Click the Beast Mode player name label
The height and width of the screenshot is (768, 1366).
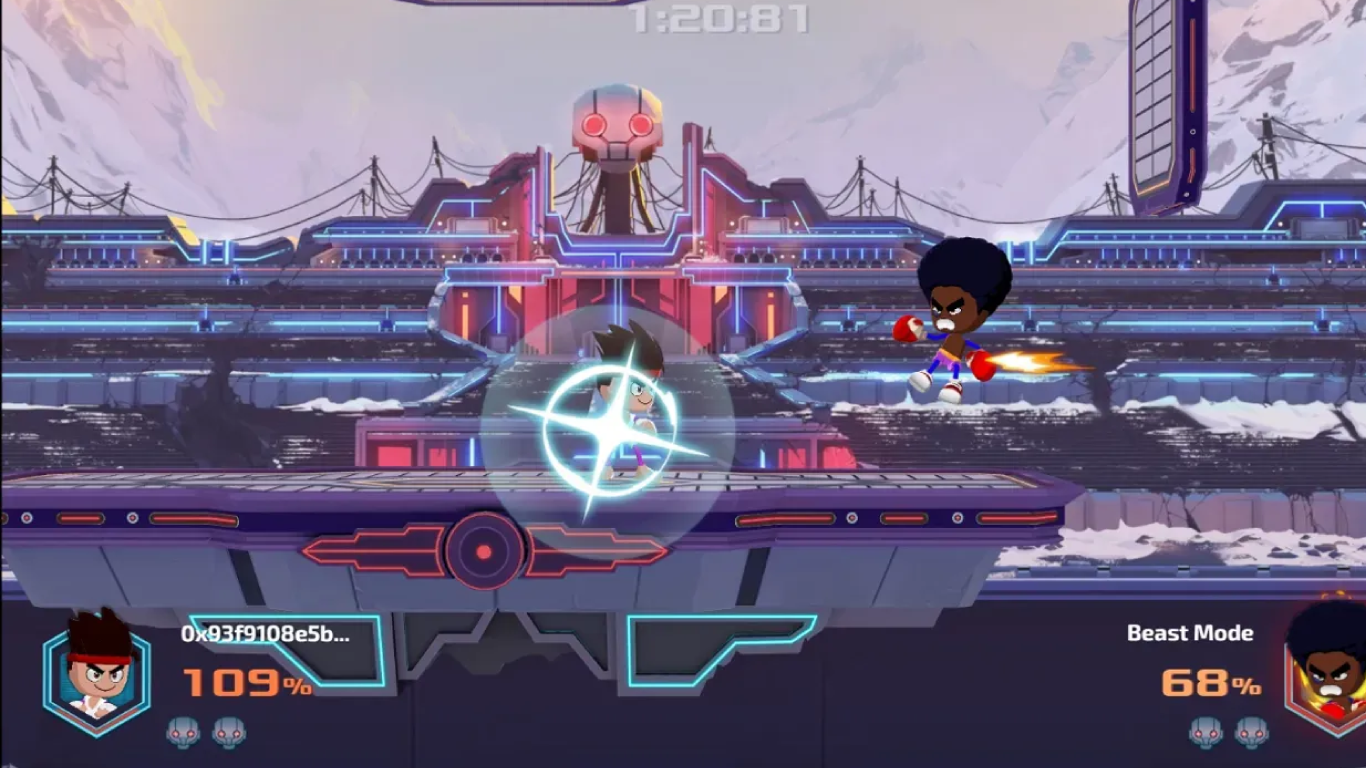(x=1193, y=633)
